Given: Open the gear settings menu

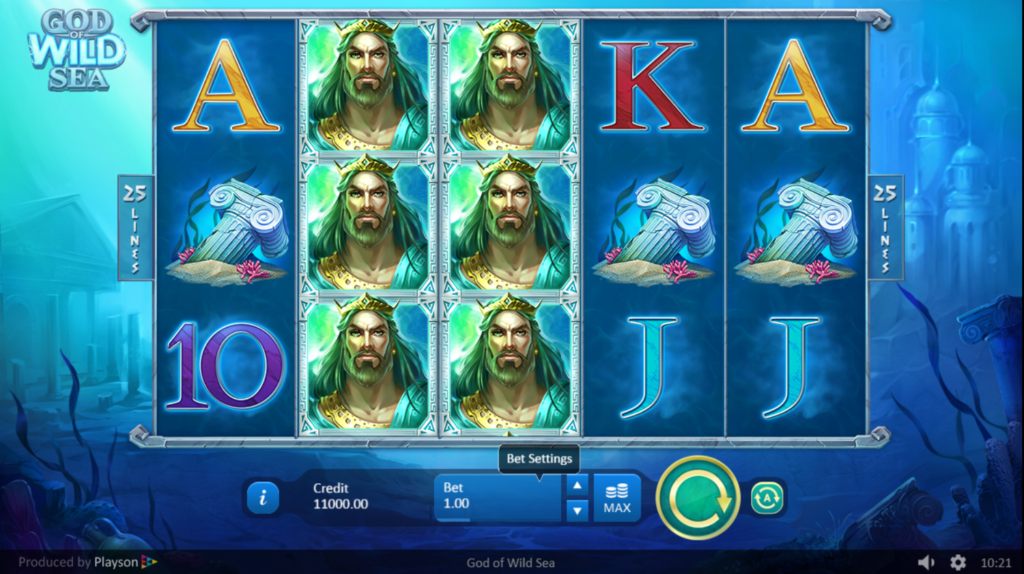Looking at the screenshot, I should pyautogui.click(x=958, y=562).
